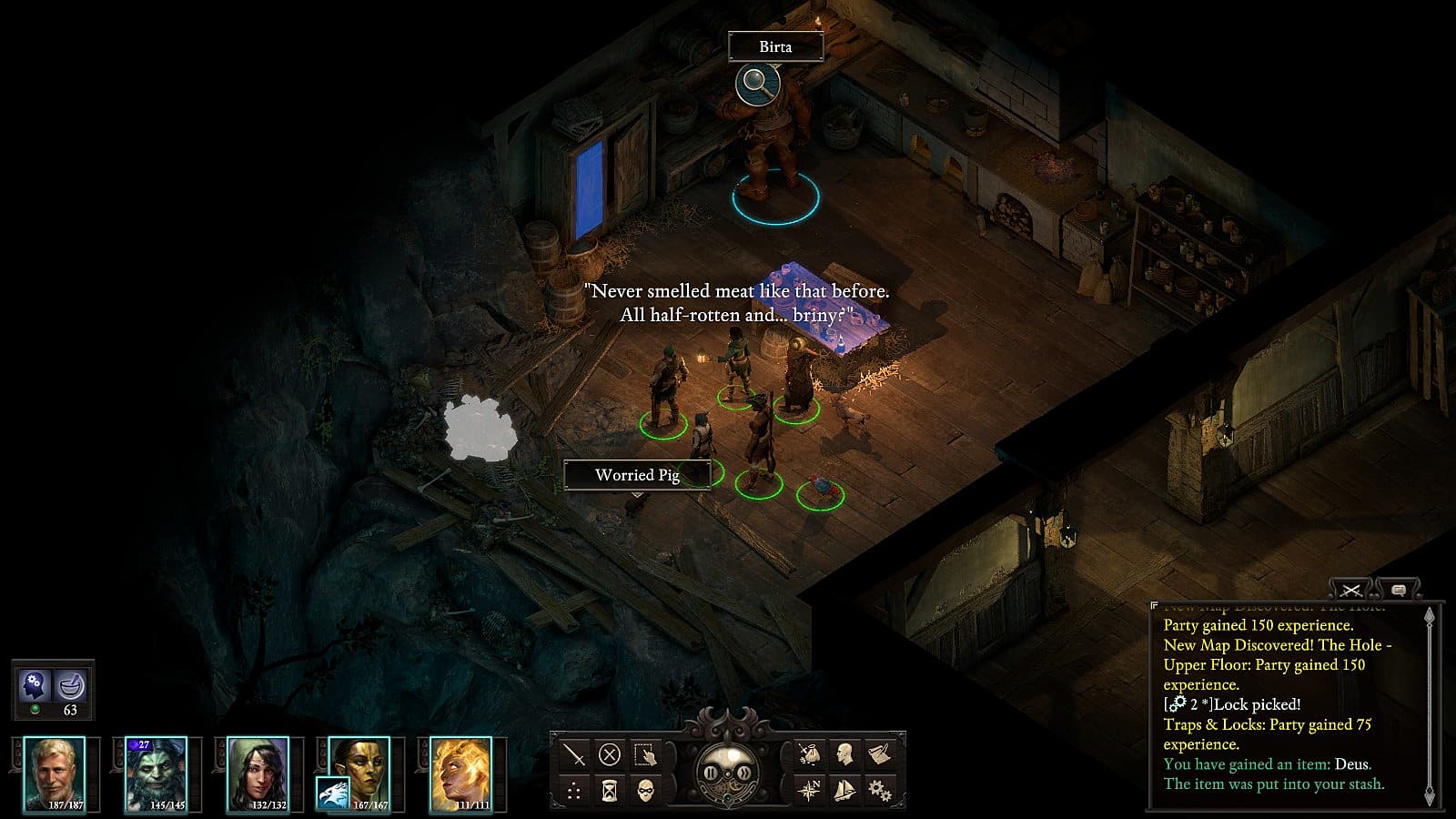
Task: Toggle stealth with the masked face icon
Action: coord(645,790)
